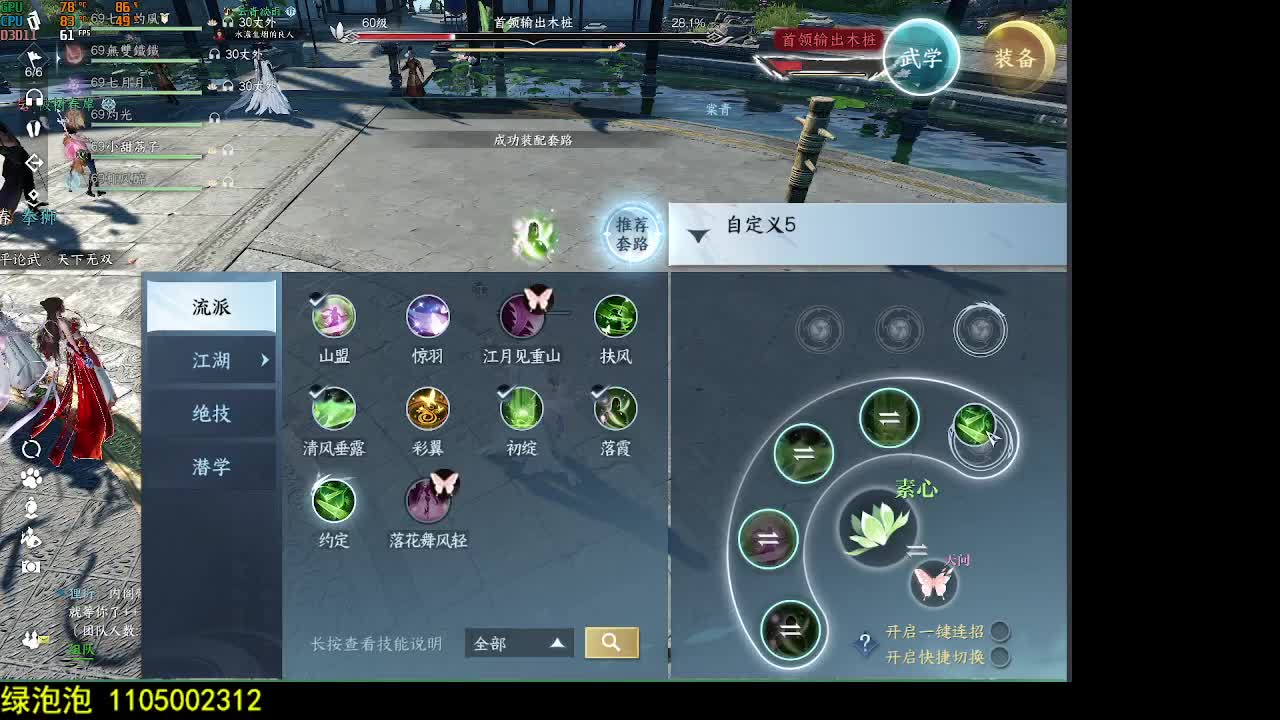Screen dimensions: 1280x720
Task: Open the 全部 filter dropdown
Action: pyautogui.click(x=516, y=643)
